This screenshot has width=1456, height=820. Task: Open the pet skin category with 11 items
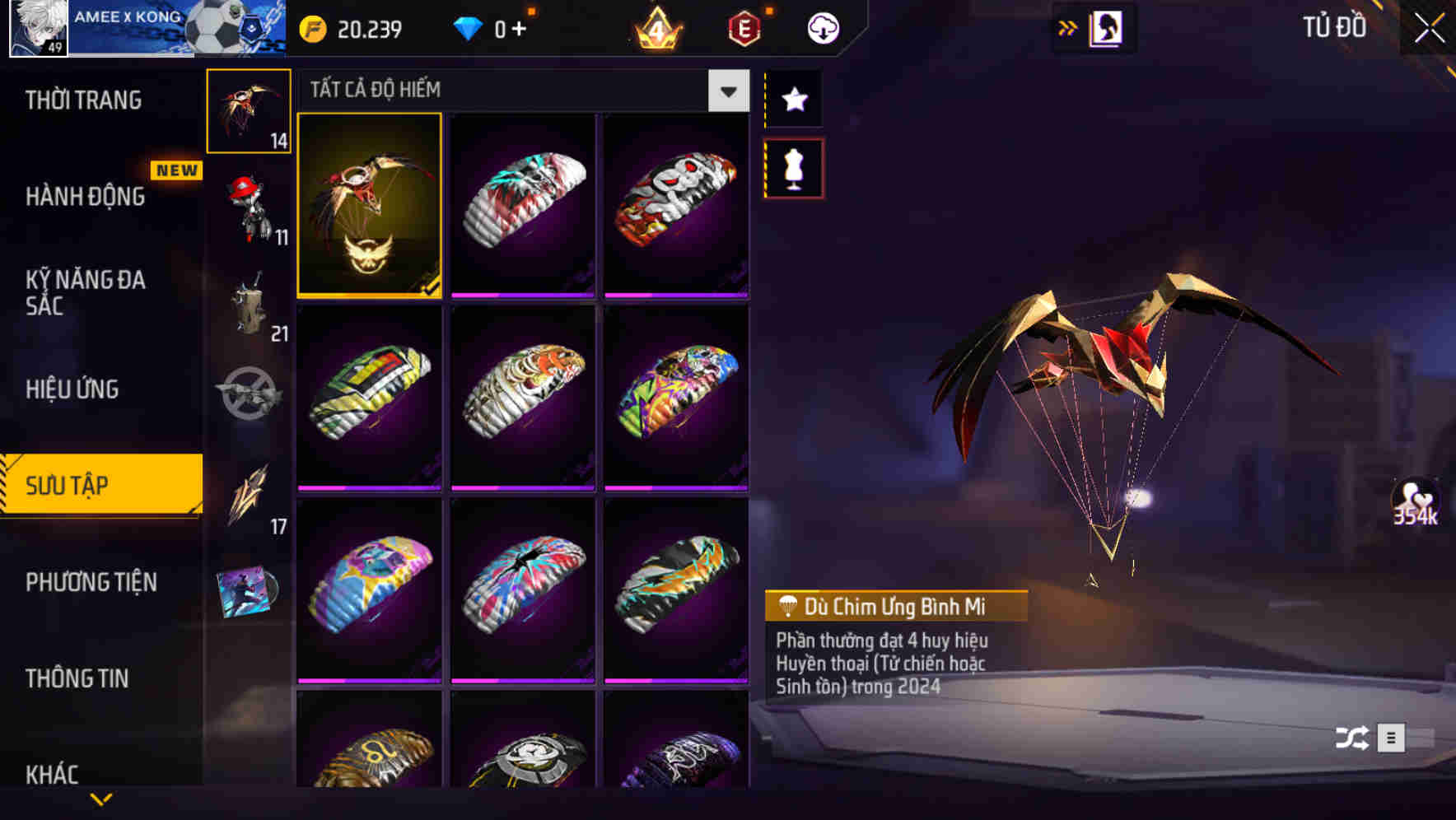(x=249, y=204)
